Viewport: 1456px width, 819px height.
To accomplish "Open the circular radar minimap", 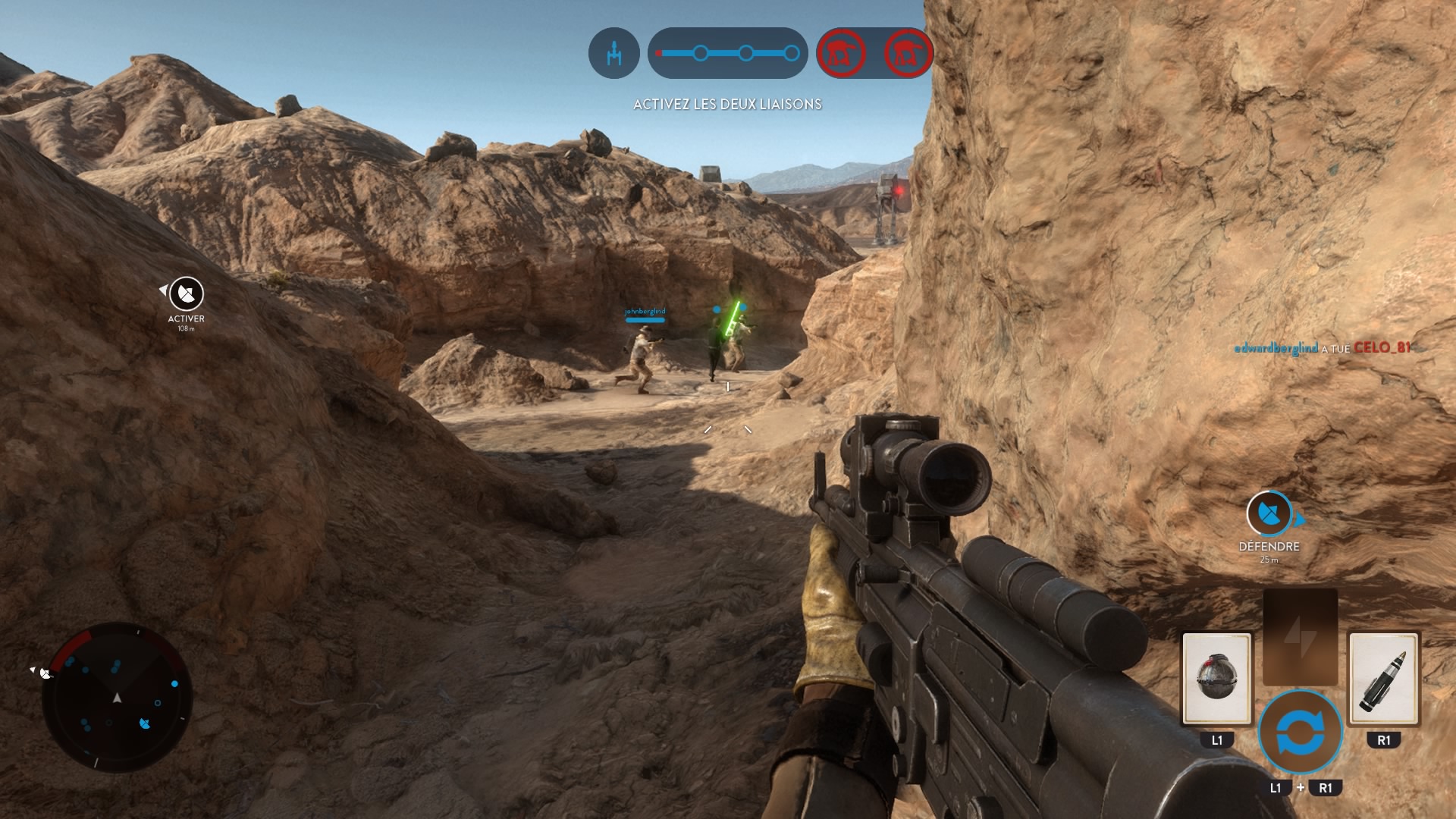I will (x=117, y=698).
